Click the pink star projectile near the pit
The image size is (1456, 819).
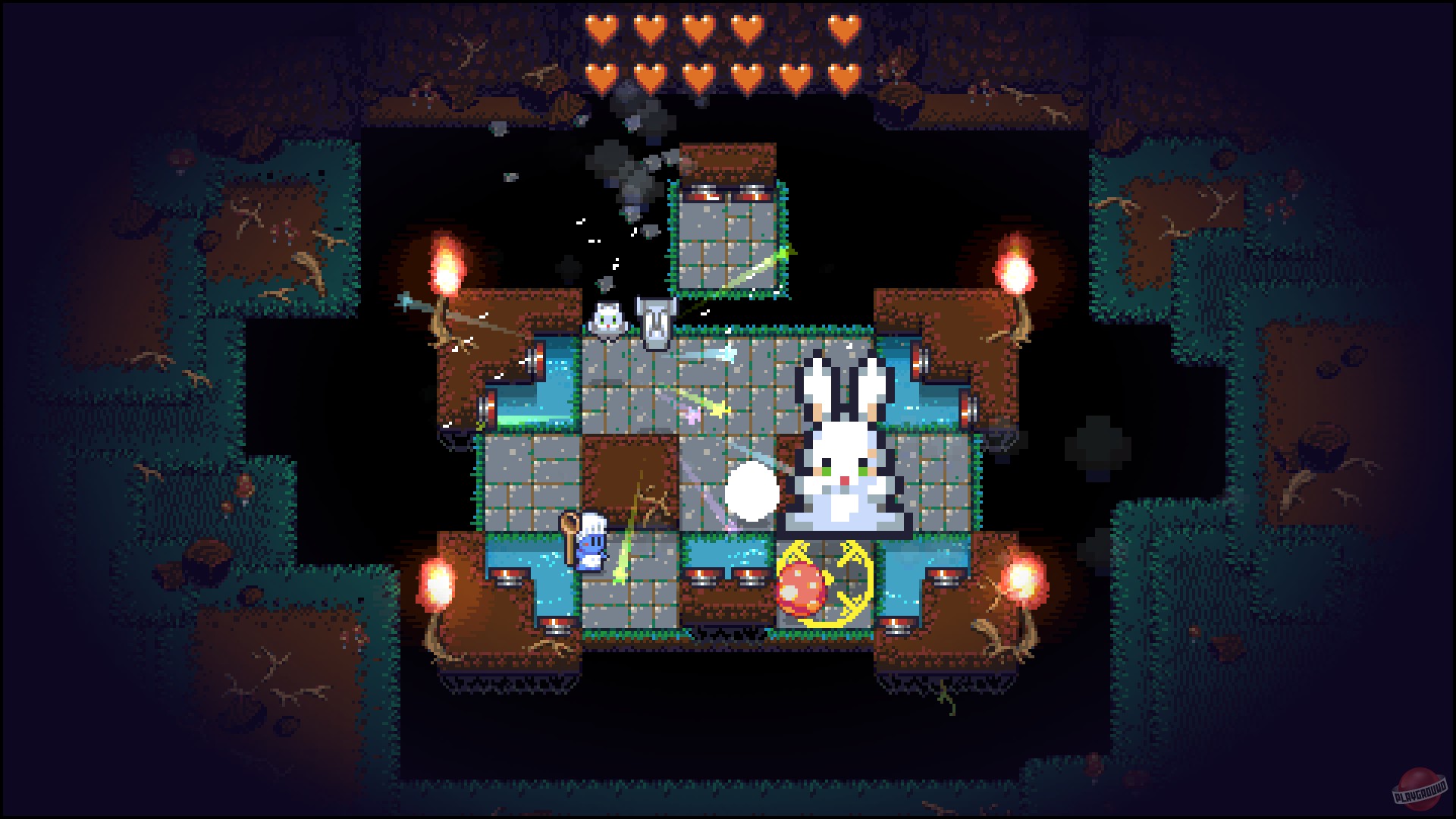692,413
